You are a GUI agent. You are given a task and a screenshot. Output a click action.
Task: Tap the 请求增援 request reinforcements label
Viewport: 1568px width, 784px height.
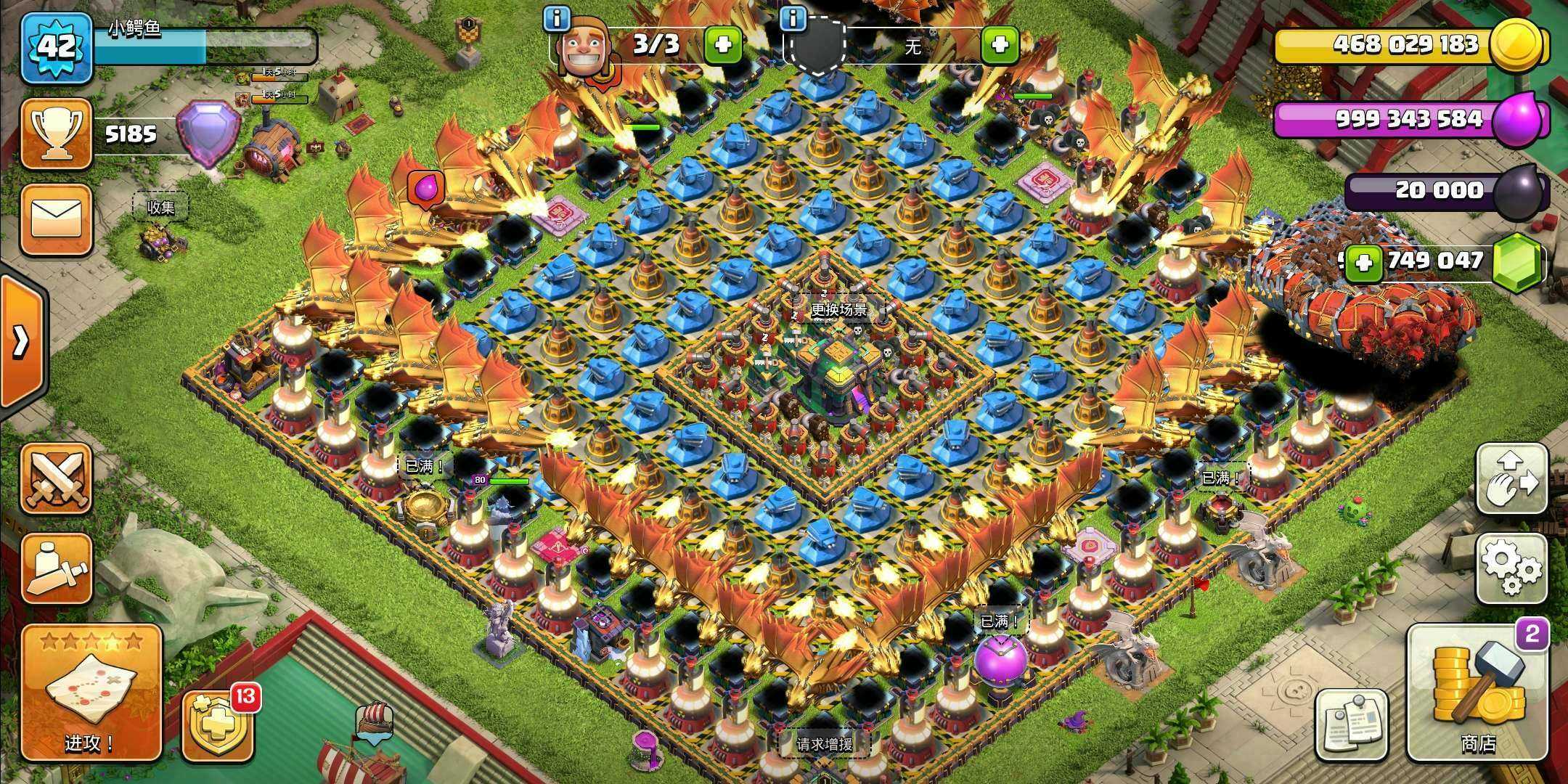(824, 744)
